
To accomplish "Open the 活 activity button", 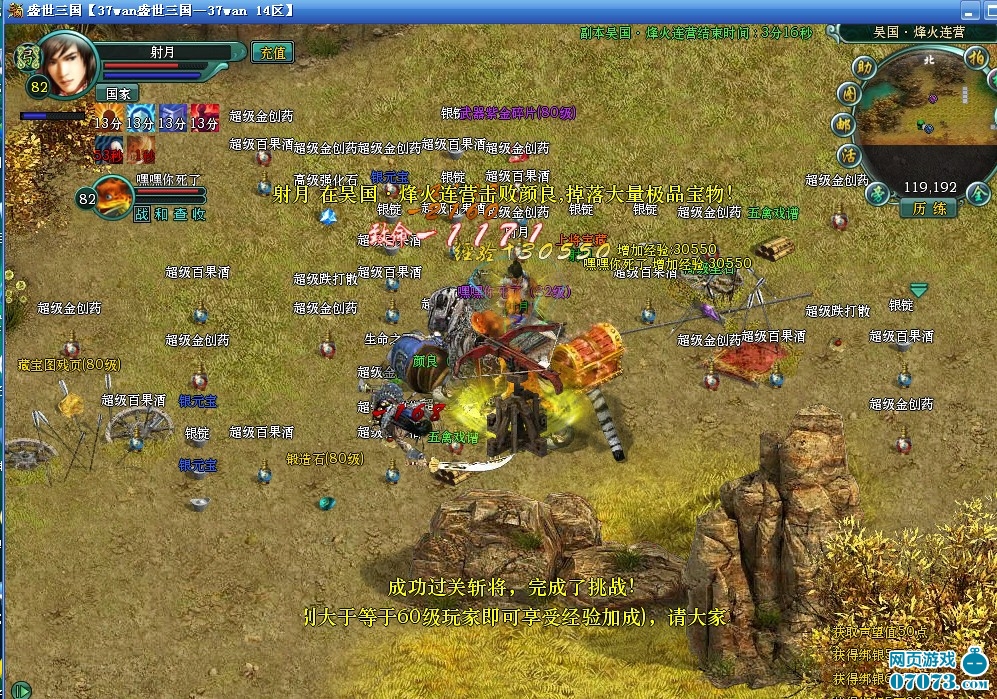I will click(x=849, y=156).
